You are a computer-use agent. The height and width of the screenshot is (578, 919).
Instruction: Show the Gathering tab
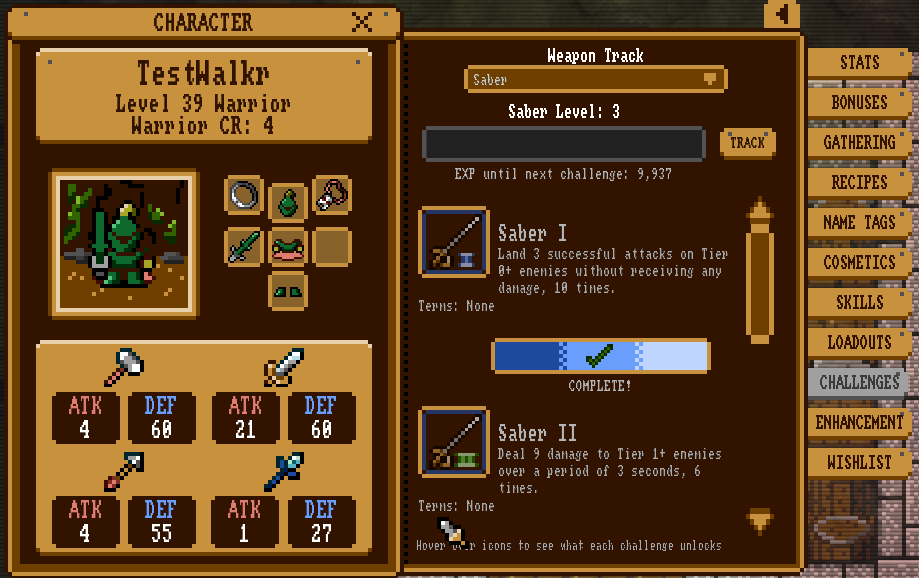click(x=859, y=142)
